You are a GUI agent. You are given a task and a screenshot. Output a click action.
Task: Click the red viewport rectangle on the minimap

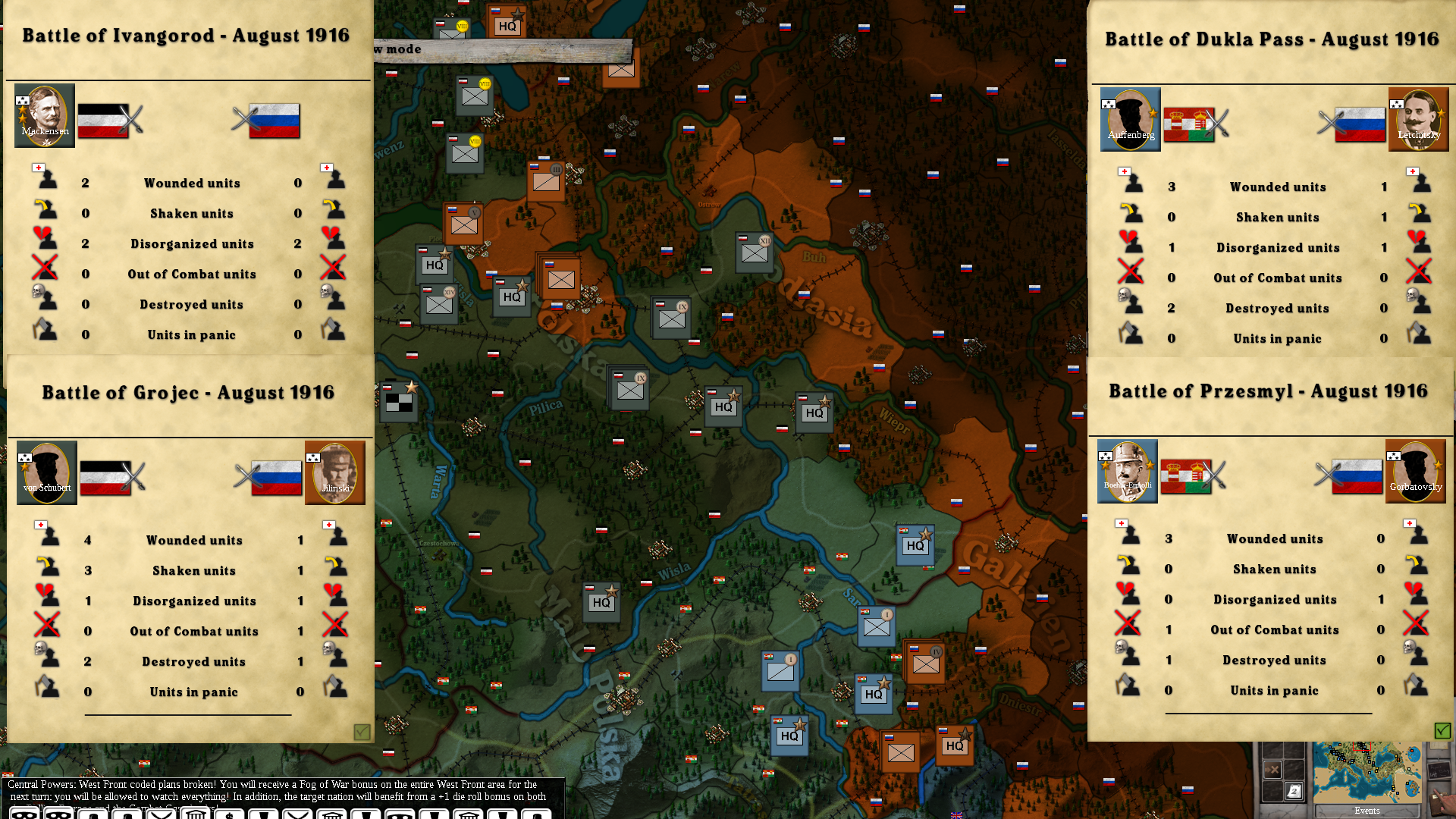pos(1362,746)
